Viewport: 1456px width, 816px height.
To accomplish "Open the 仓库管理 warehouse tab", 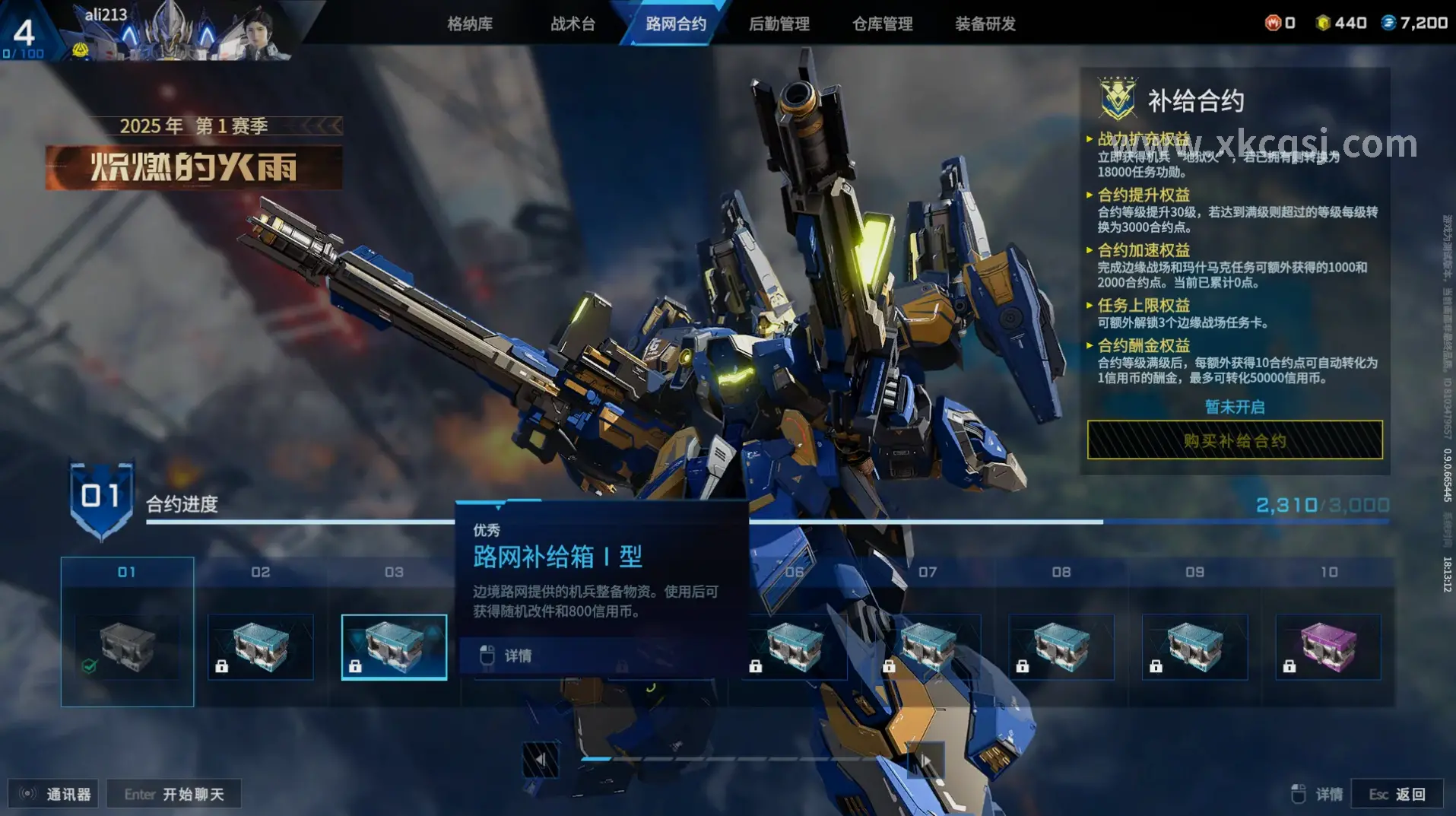I will coord(882,24).
